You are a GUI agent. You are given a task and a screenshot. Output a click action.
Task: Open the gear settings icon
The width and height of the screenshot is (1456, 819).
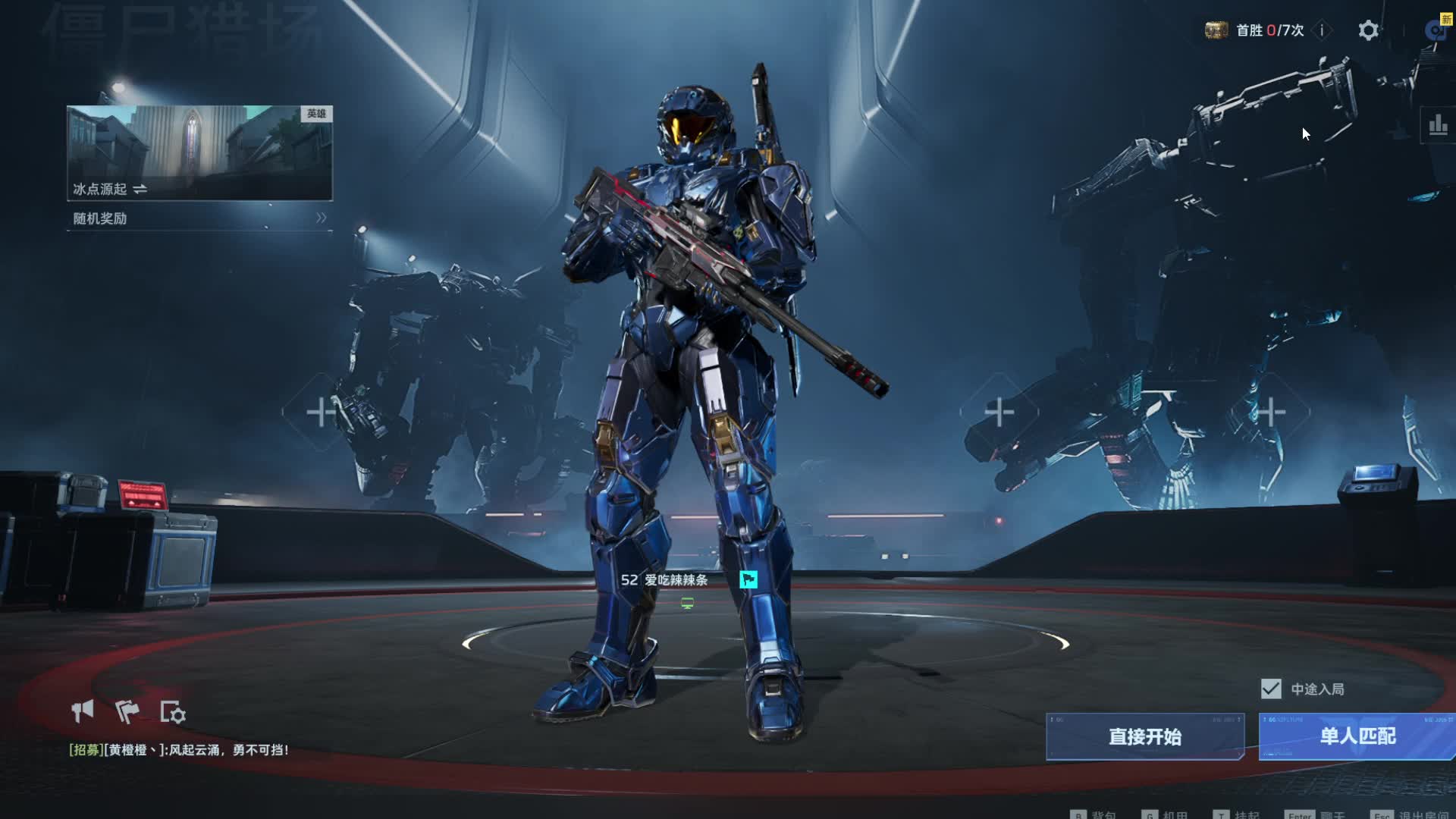[1368, 30]
